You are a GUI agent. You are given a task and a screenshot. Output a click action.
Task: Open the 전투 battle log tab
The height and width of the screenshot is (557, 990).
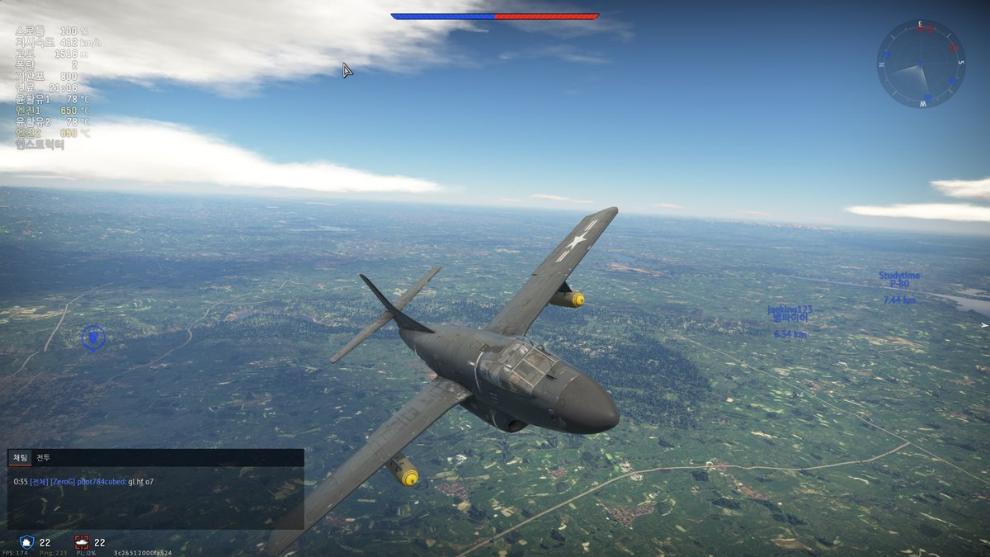point(43,458)
